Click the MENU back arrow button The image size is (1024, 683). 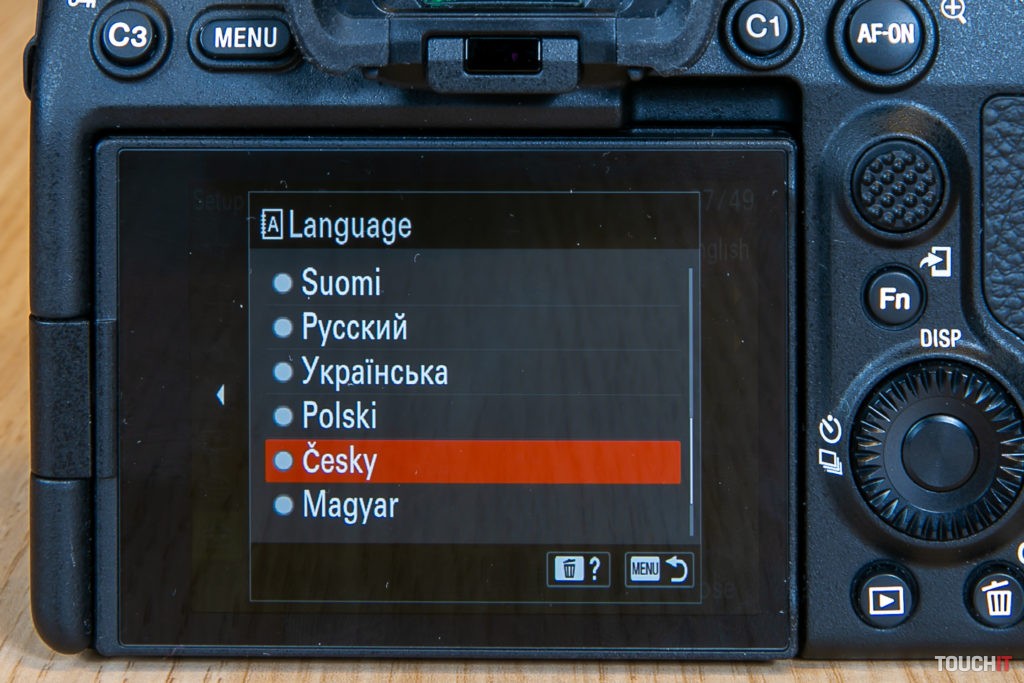[658, 569]
